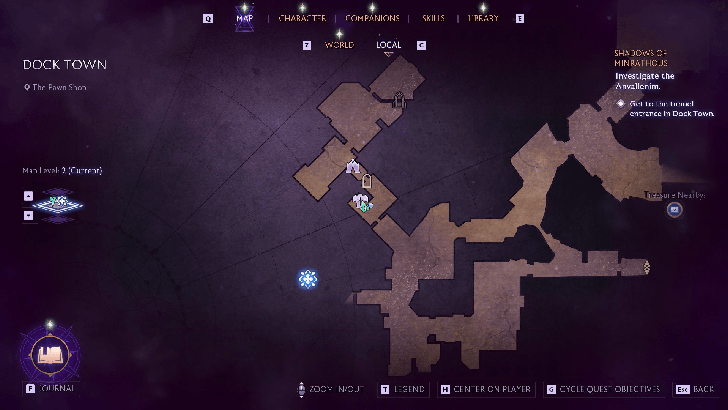This screenshot has width=728, height=410.
Task: Click the doorway marker on the map
Action: tap(367, 181)
